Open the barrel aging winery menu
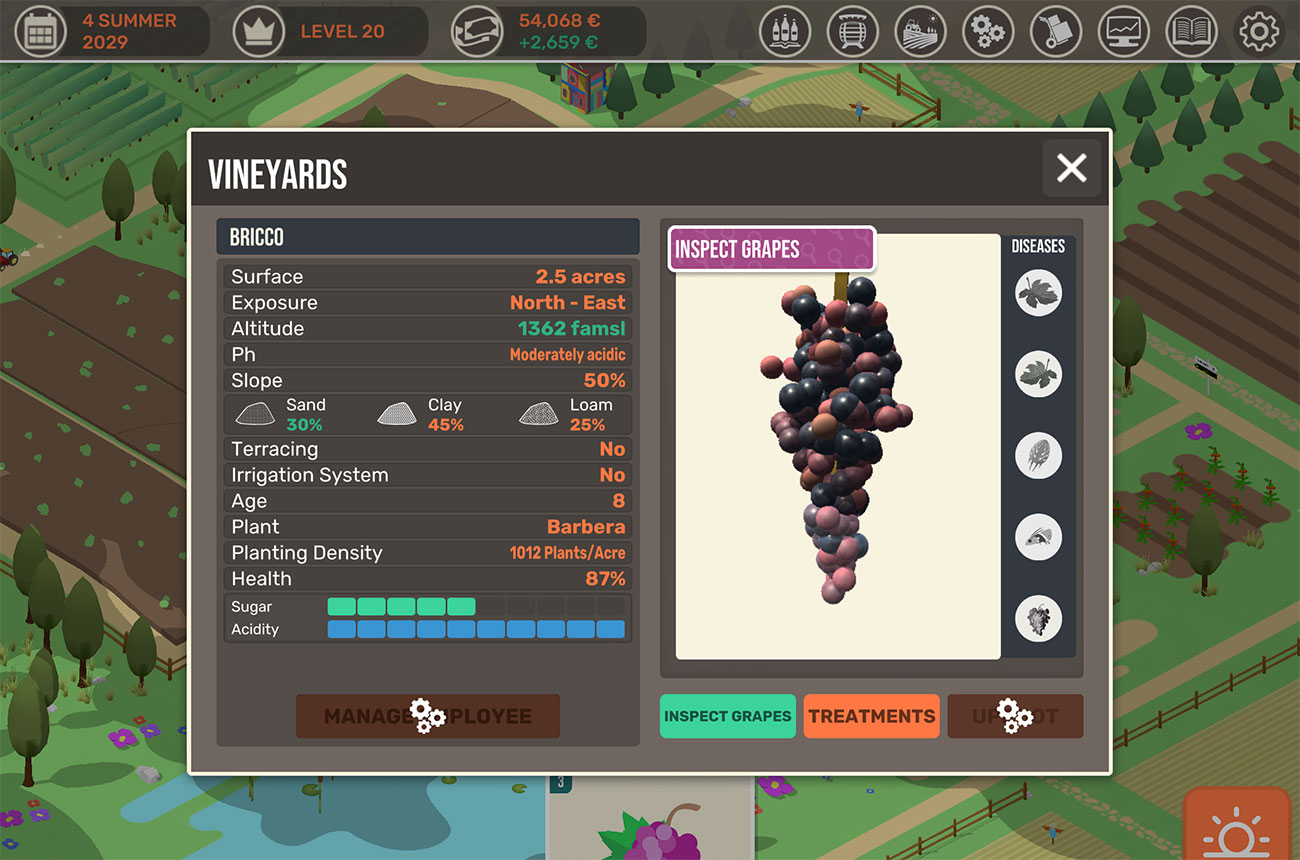This screenshot has height=860, width=1300. (x=853, y=31)
